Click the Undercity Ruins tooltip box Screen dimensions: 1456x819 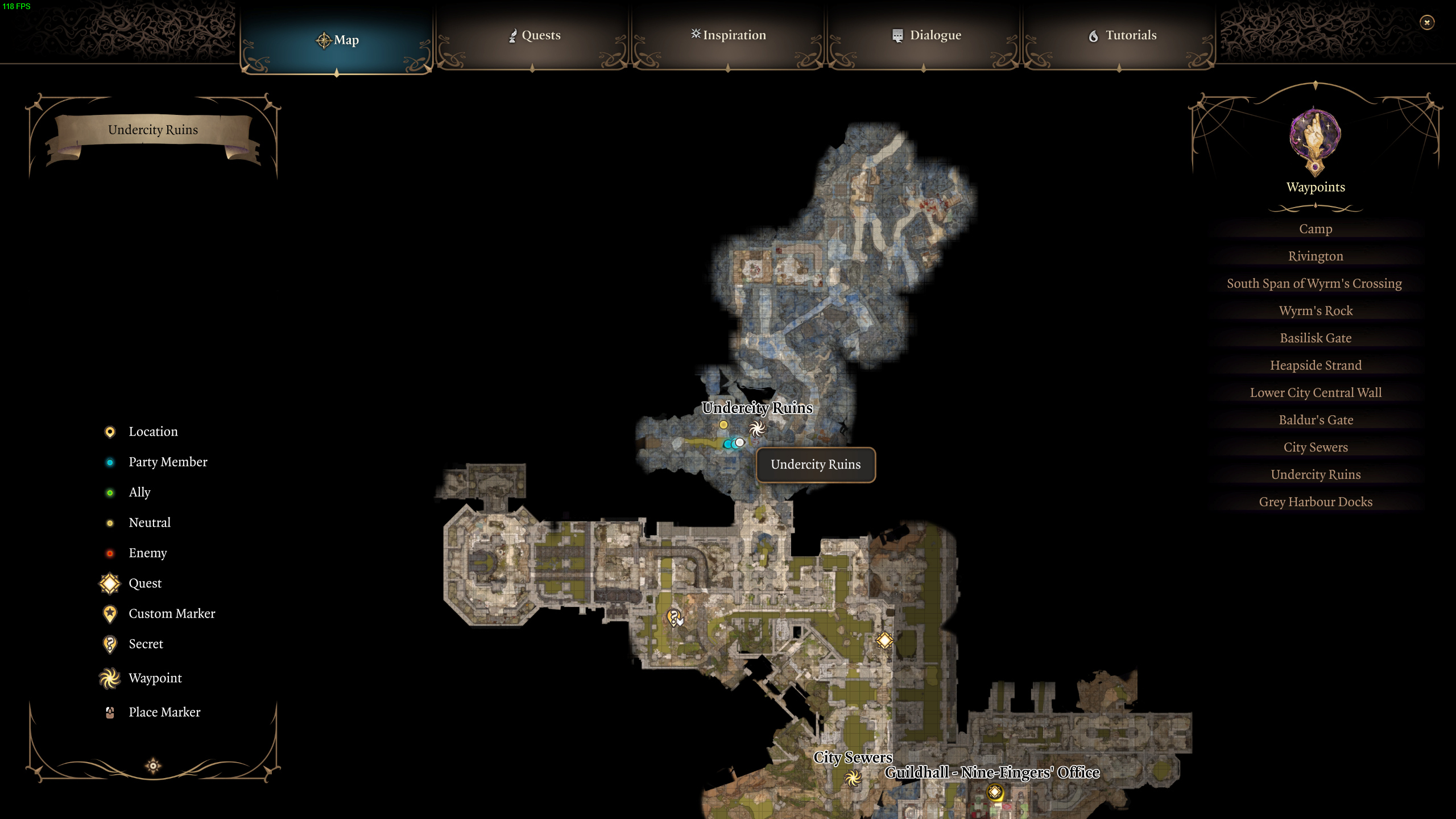[x=816, y=465]
